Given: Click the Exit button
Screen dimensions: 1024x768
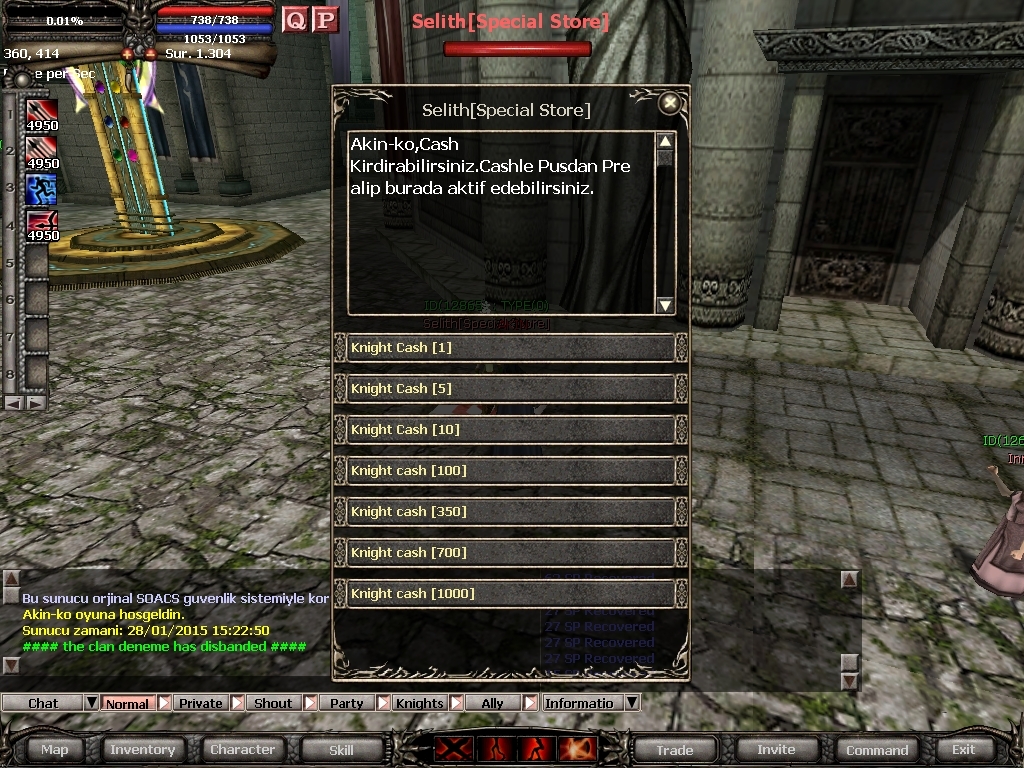Looking at the screenshot, I should (963, 749).
